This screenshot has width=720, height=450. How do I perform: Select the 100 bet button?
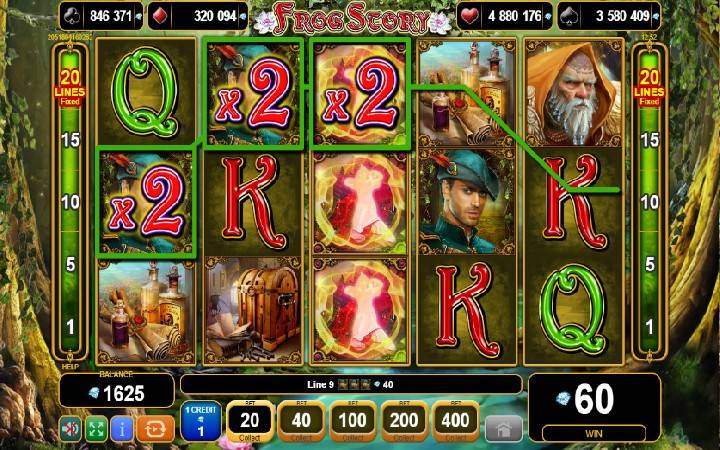pyautogui.click(x=351, y=421)
